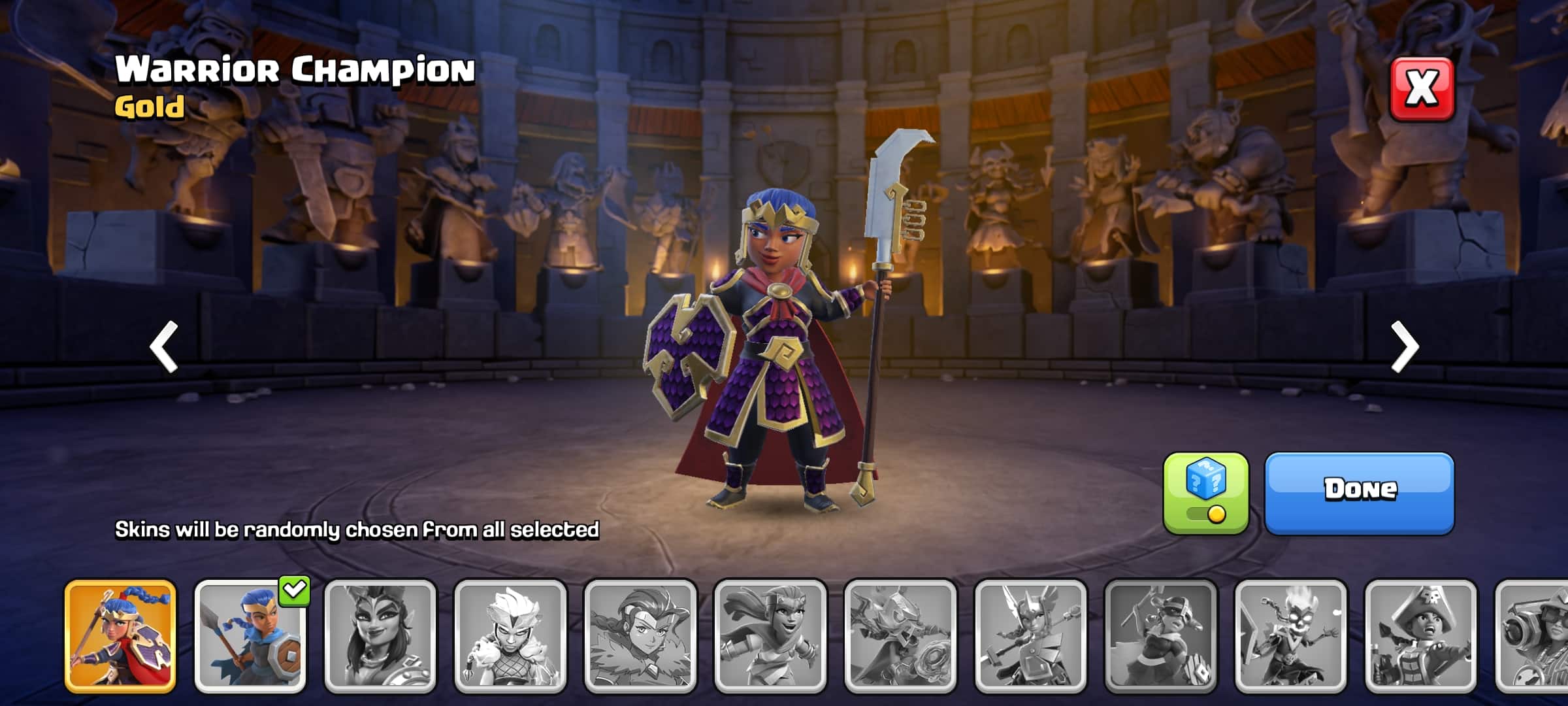The image size is (1568, 706).
Task: Choose the pirate hat Champion skin
Action: (x=1420, y=636)
